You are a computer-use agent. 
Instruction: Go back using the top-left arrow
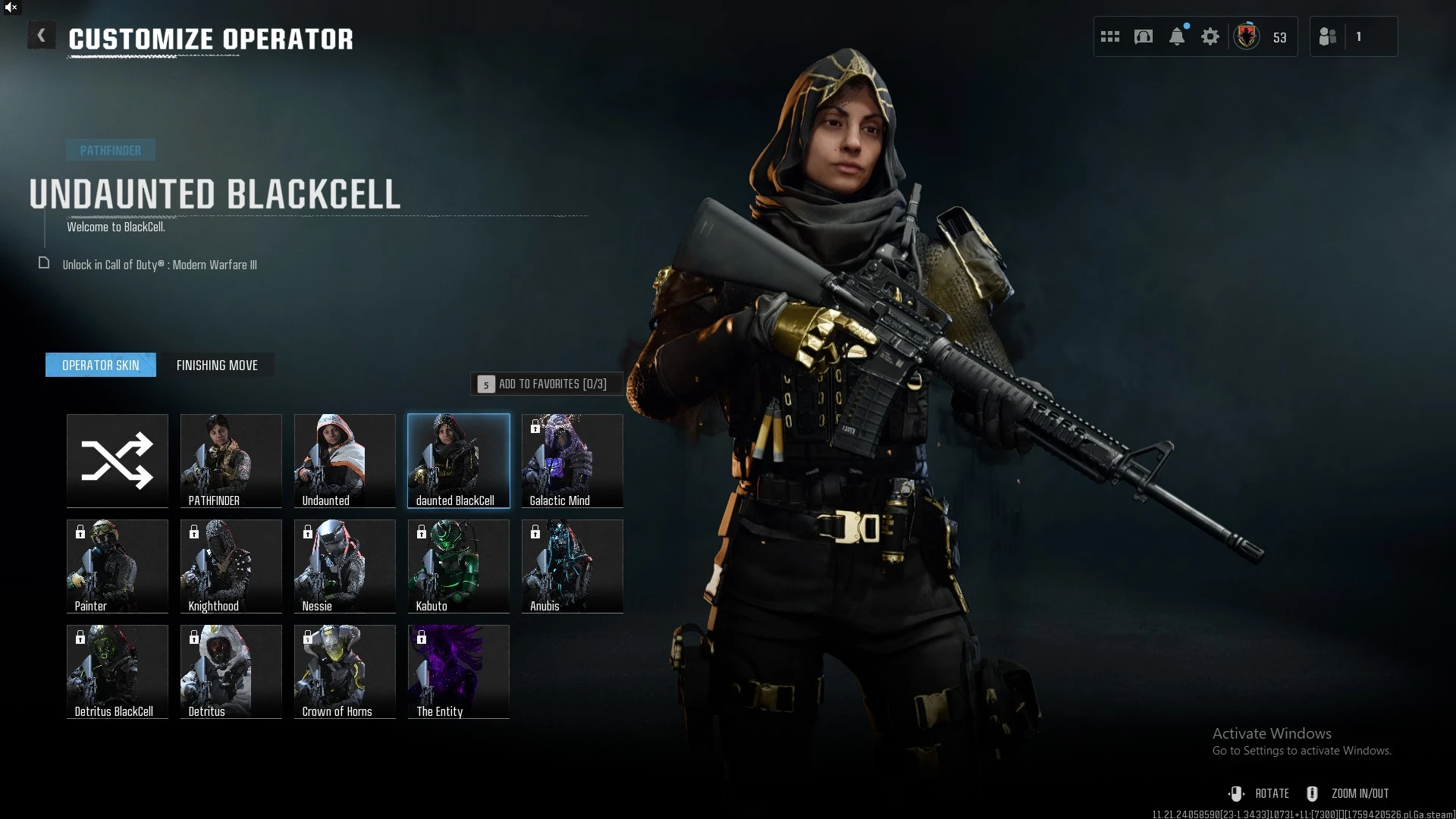[x=41, y=36]
